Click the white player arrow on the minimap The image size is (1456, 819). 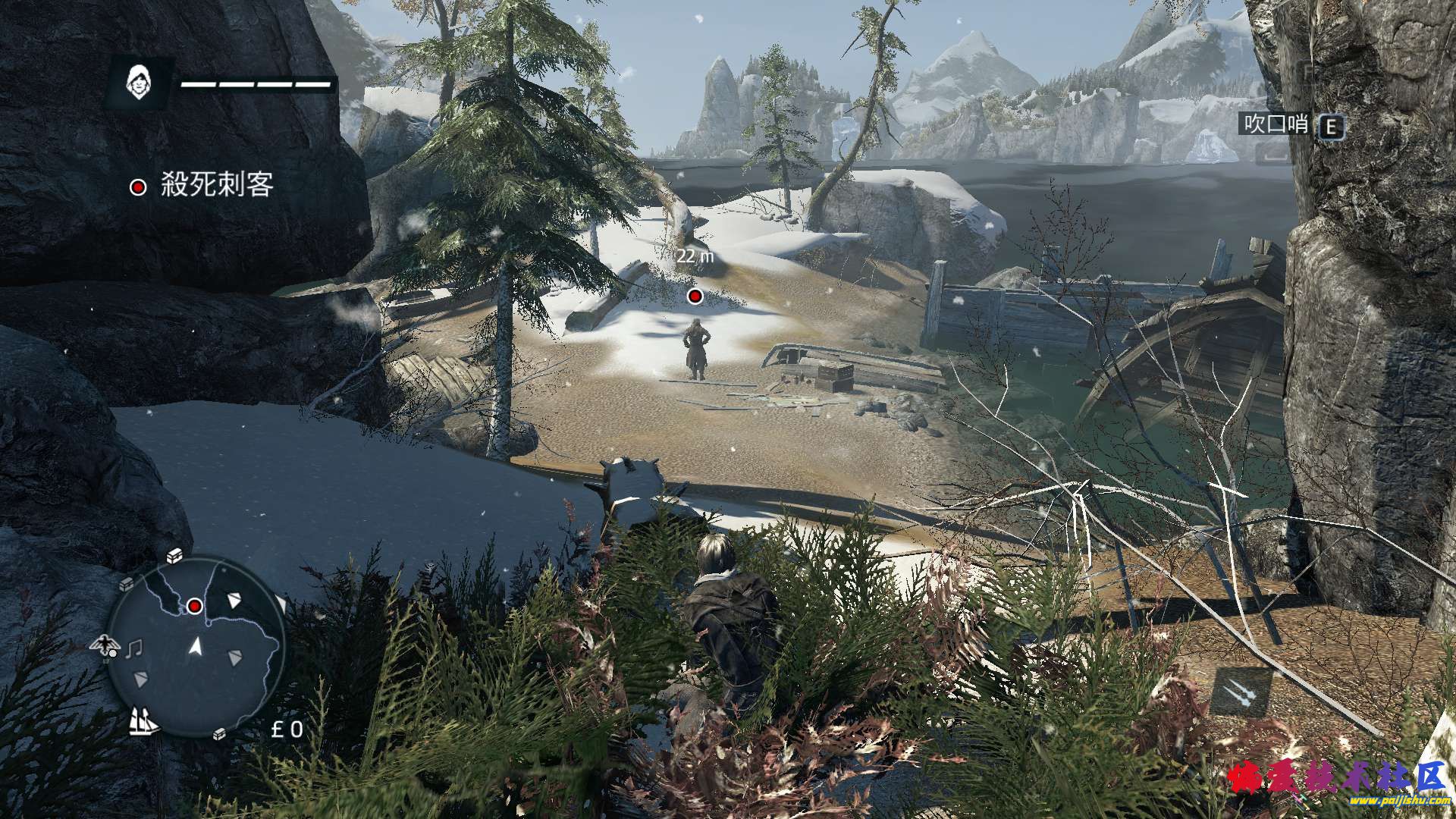point(196,647)
